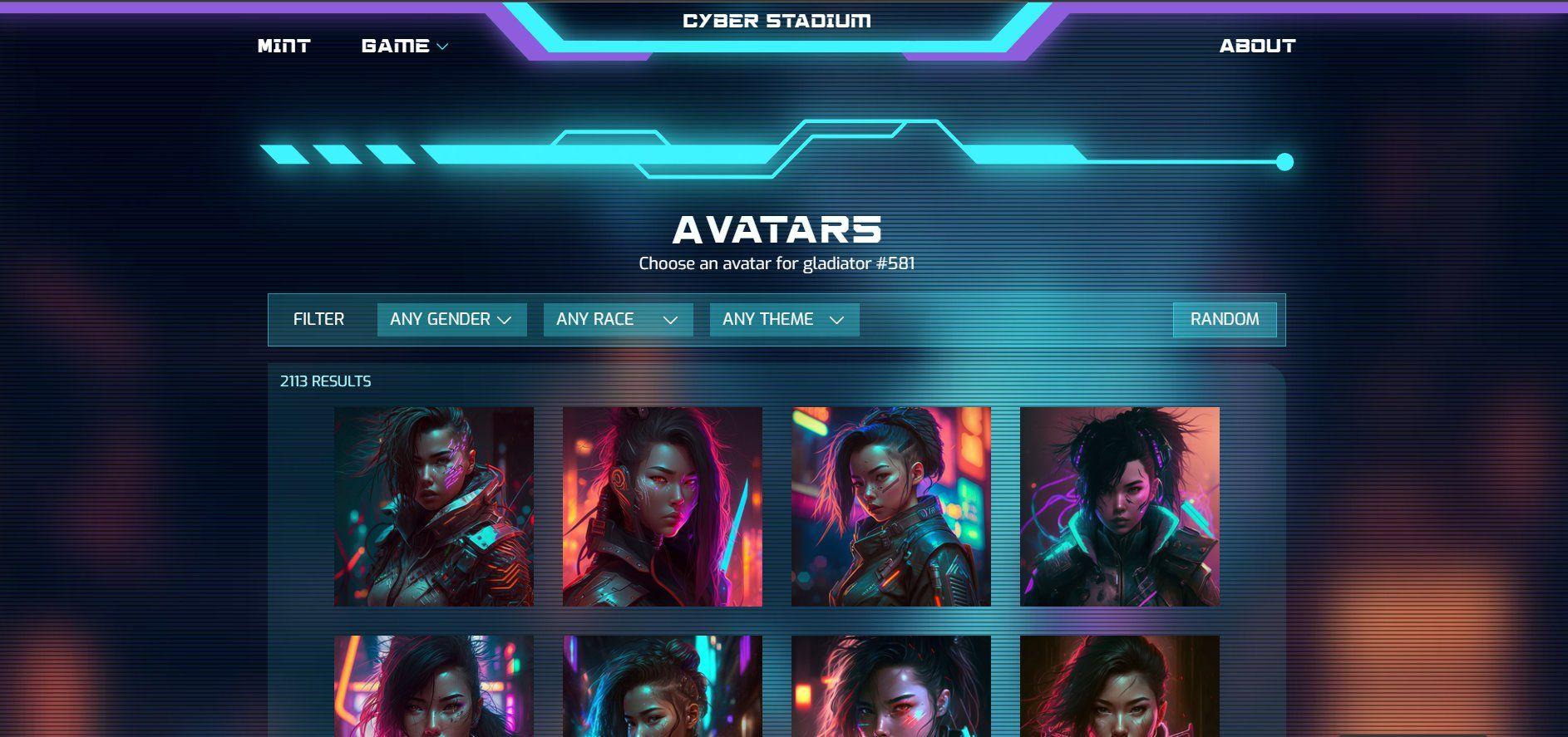Click the 2113 RESULTS counter text

coord(325,381)
